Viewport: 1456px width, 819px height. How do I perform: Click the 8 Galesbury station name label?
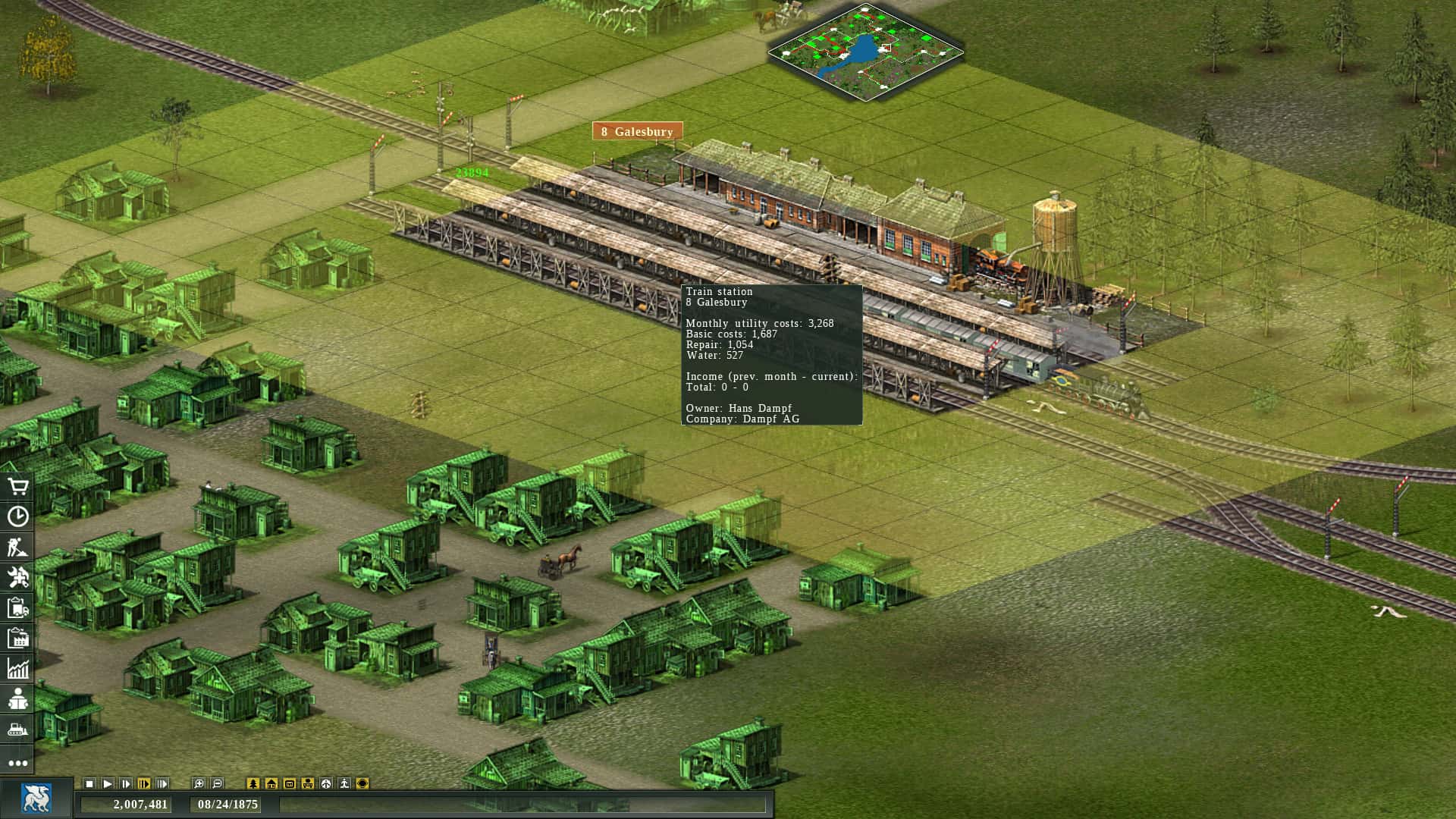(x=637, y=130)
